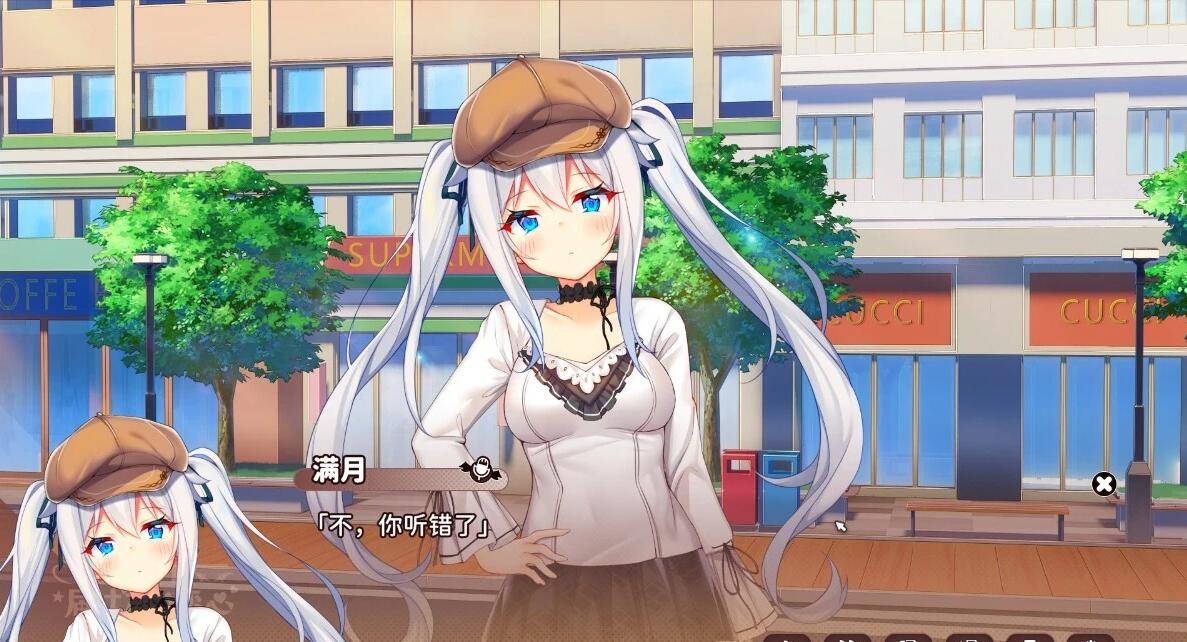Replay the voice line with the bat microphone icon
1187x642 pixels.
tap(478, 468)
